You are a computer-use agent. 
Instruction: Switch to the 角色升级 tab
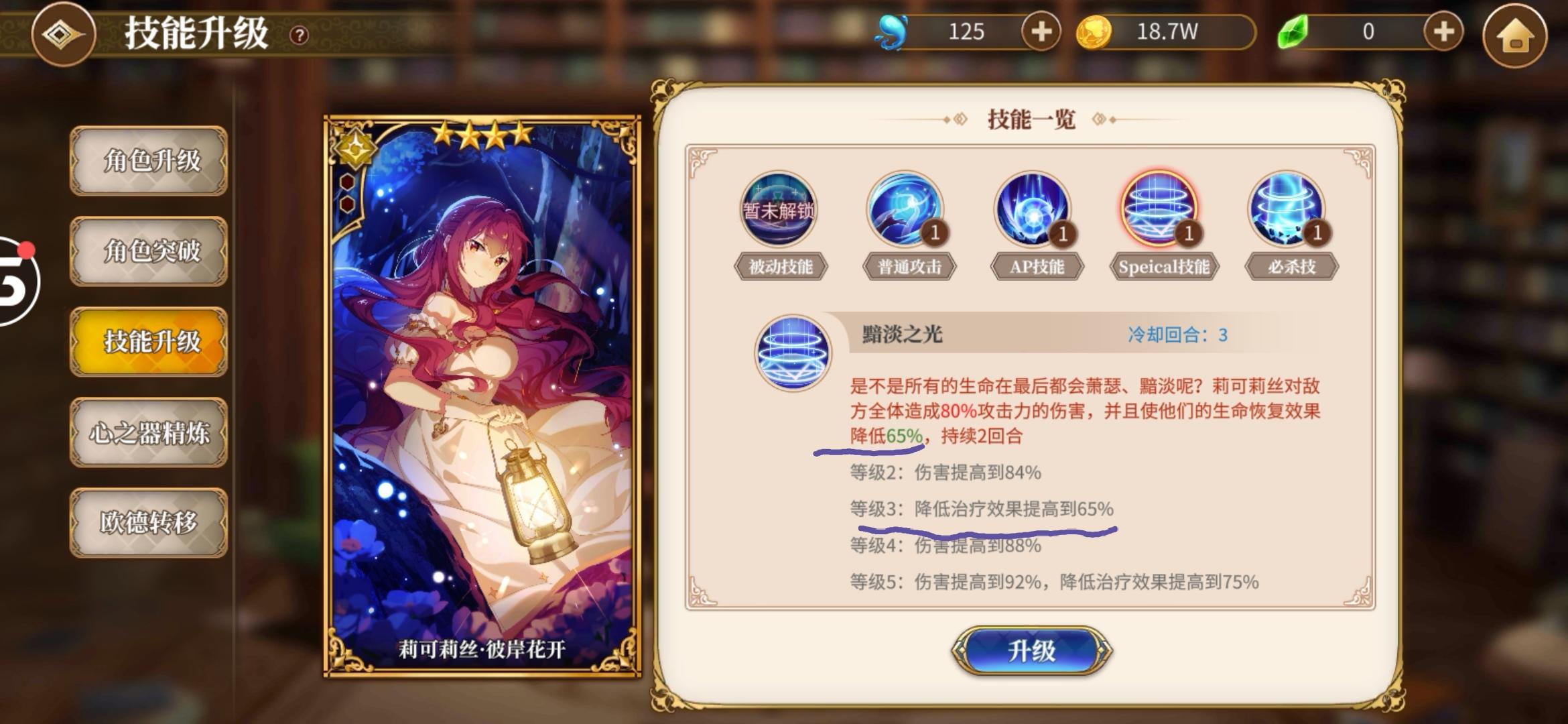(149, 163)
